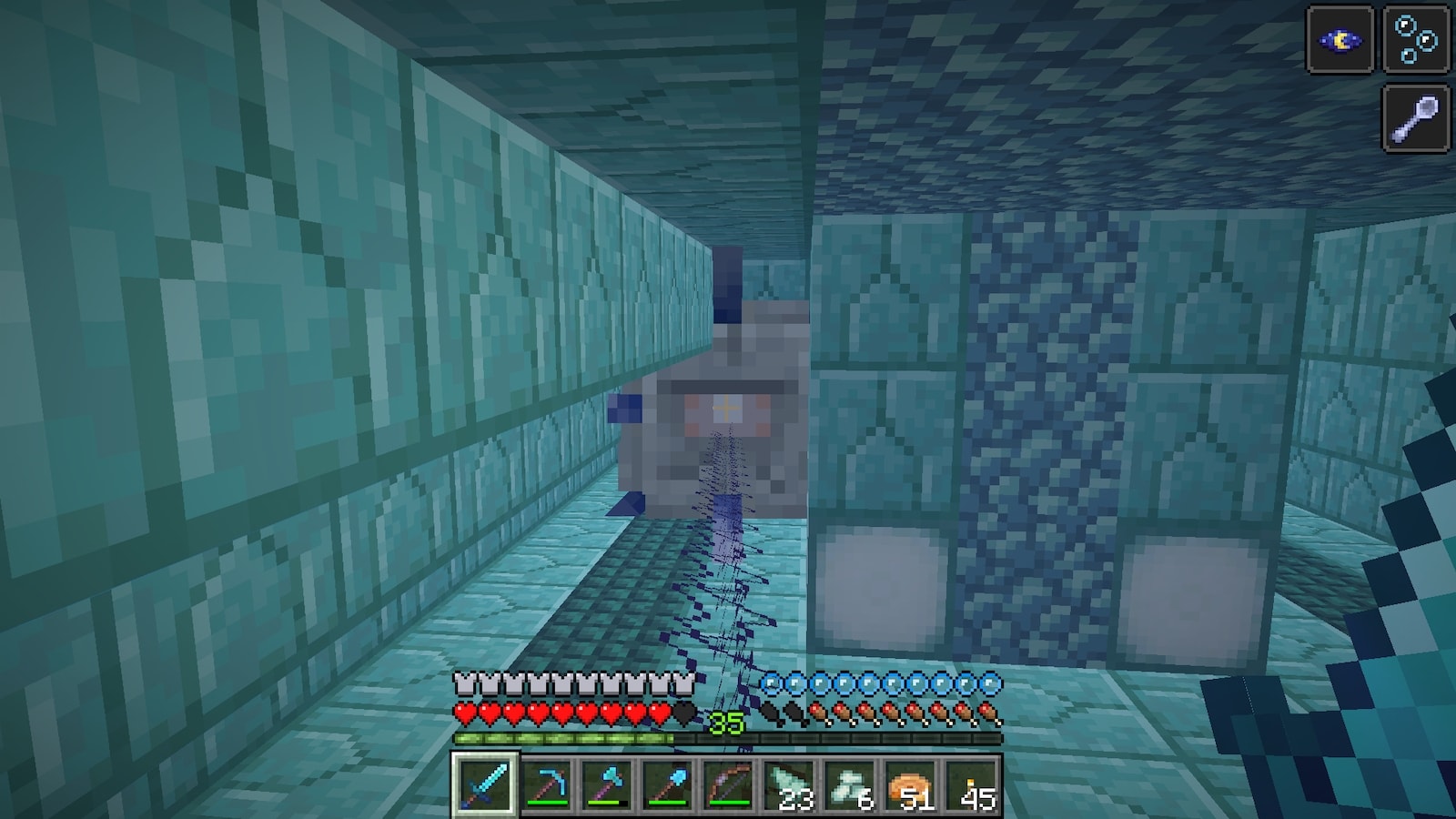Click the Night Vision effect icon

point(1340,40)
